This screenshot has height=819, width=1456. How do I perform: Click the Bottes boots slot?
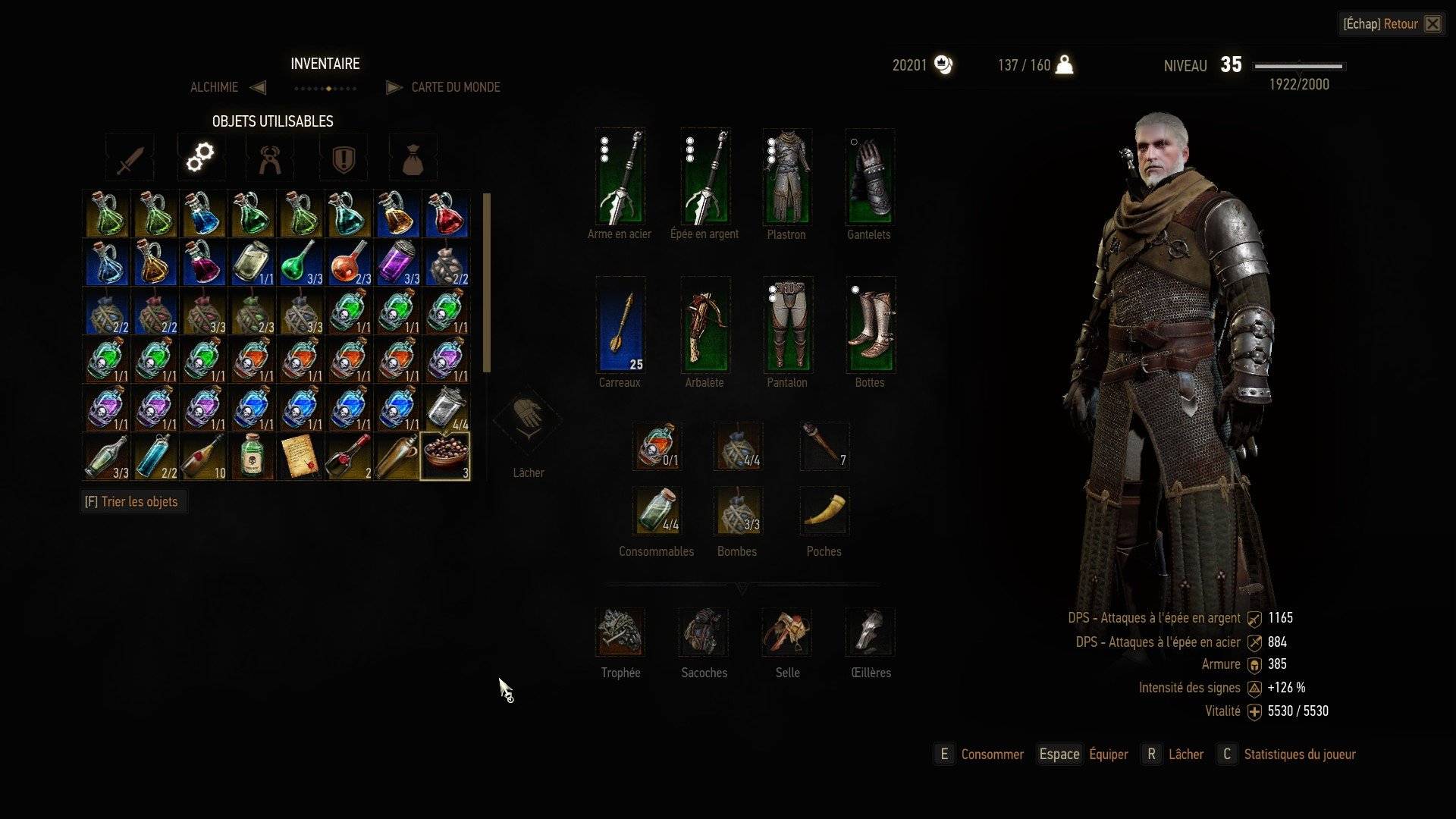click(x=870, y=325)
